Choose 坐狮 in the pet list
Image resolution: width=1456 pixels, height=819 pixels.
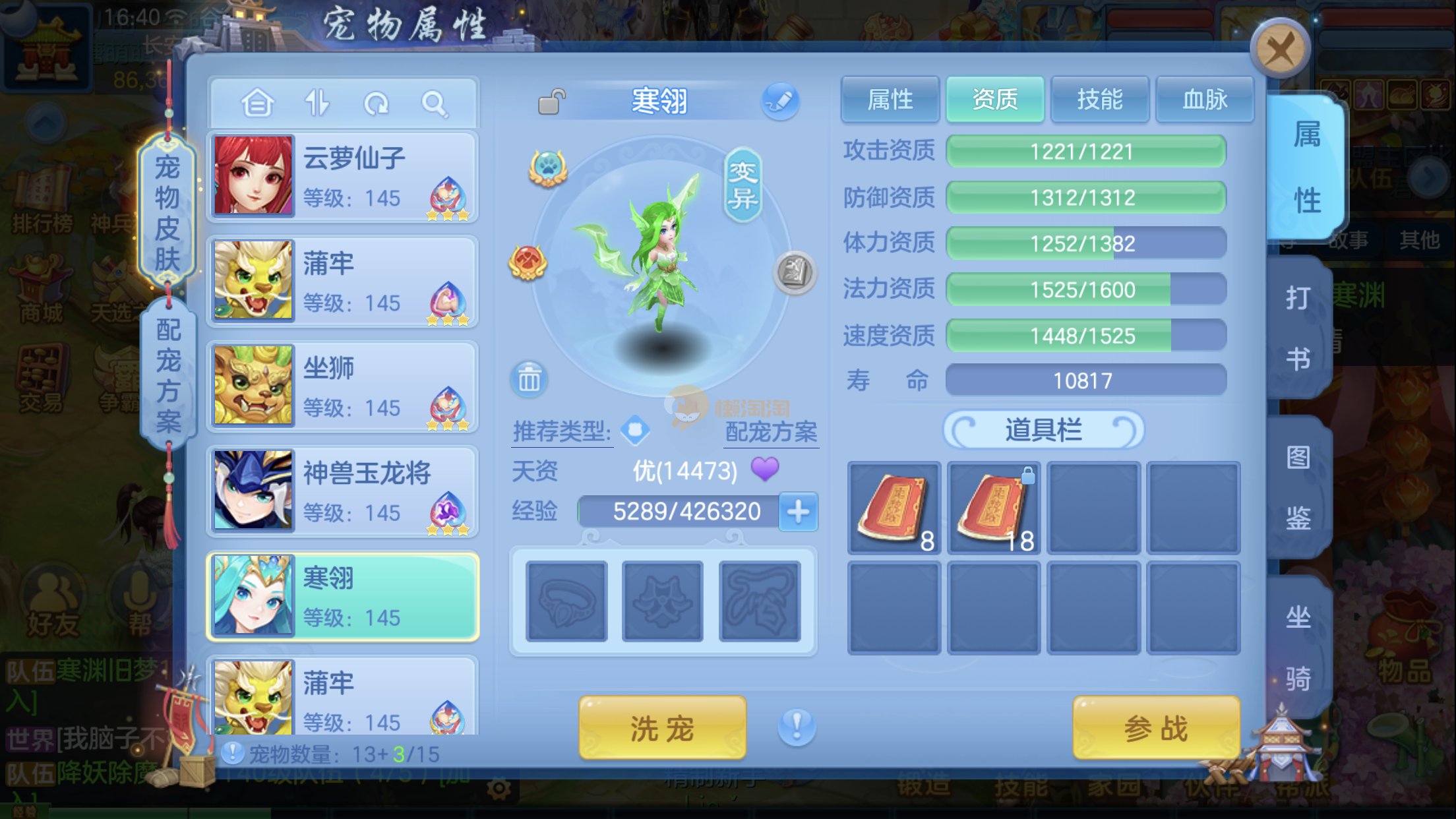(342, 386)
